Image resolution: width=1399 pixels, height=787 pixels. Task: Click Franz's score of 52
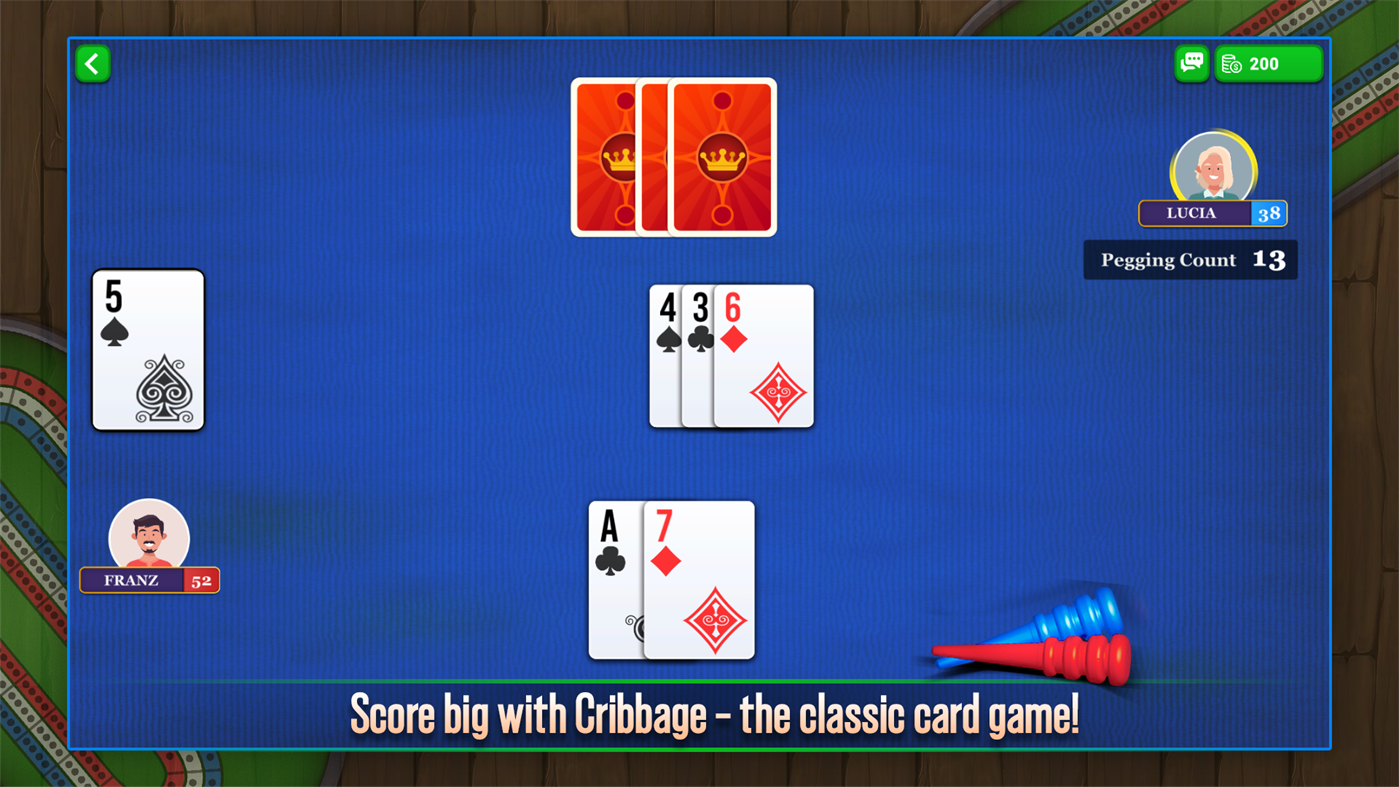[200, 580]
